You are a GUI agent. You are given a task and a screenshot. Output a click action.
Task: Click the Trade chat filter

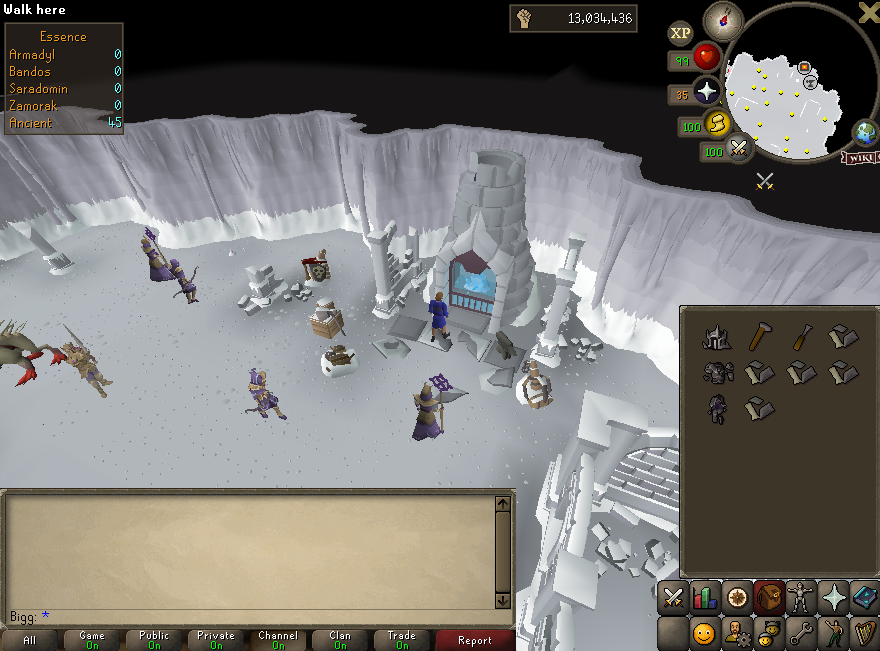coord(402,640)
